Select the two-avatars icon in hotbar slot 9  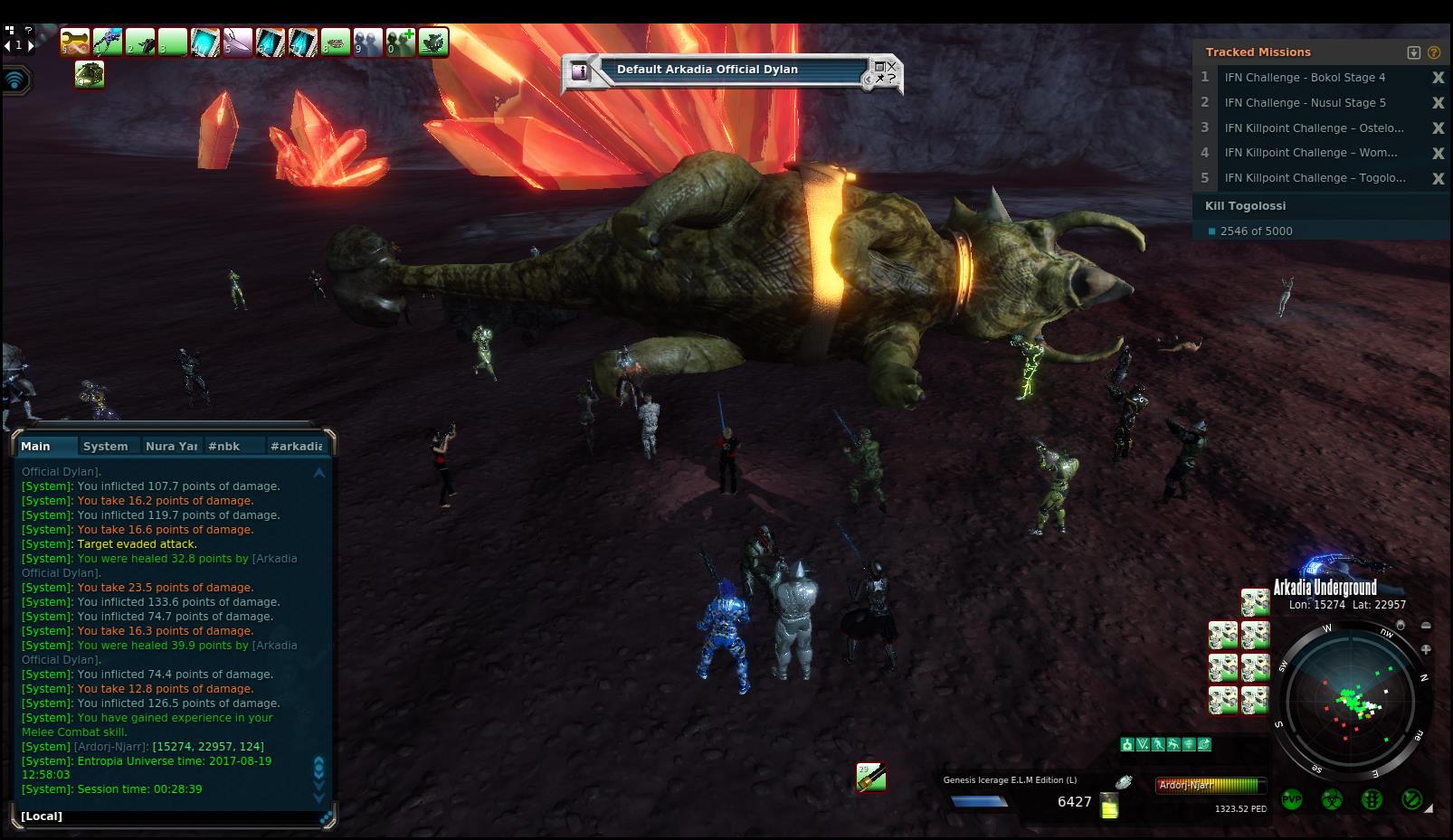[368, 42]
